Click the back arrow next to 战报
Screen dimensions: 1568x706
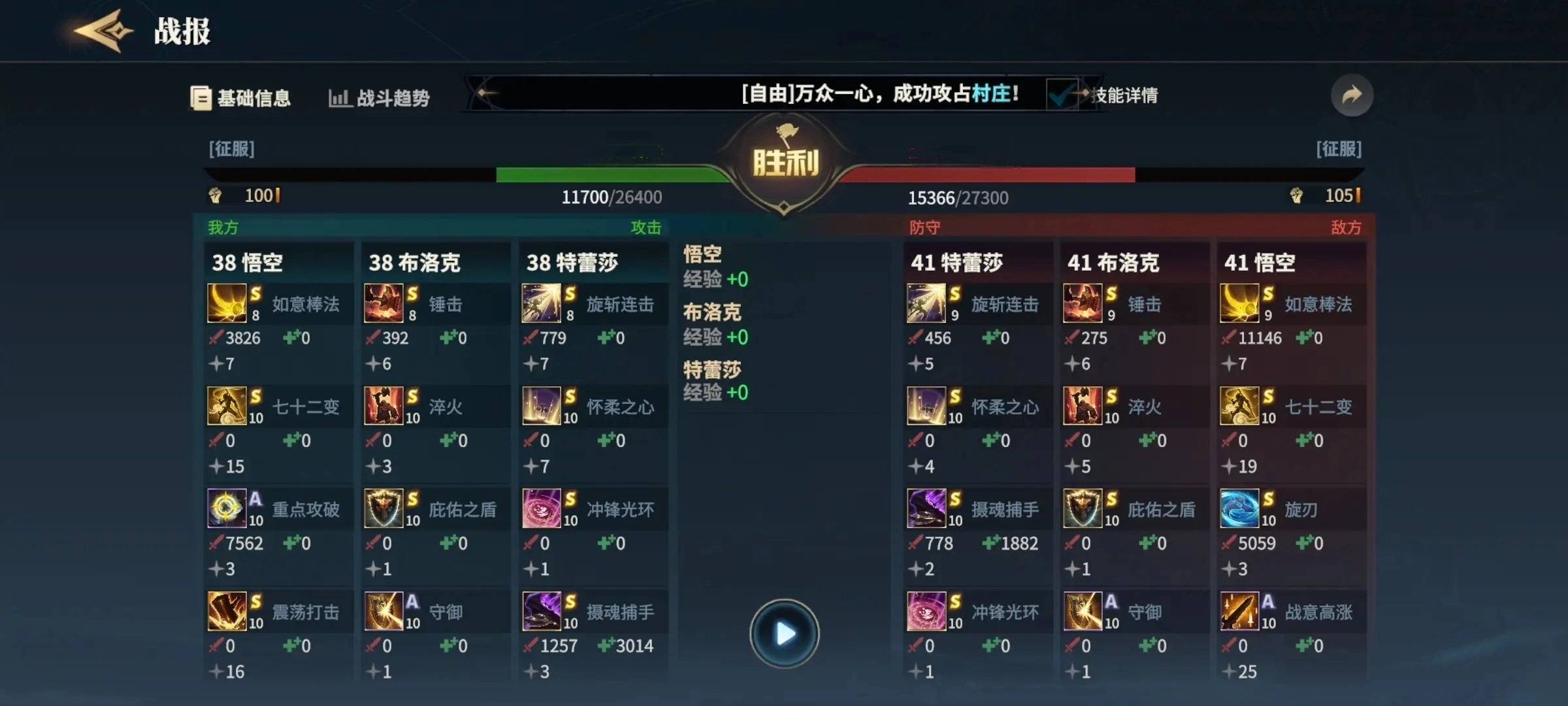click(101, 29)
